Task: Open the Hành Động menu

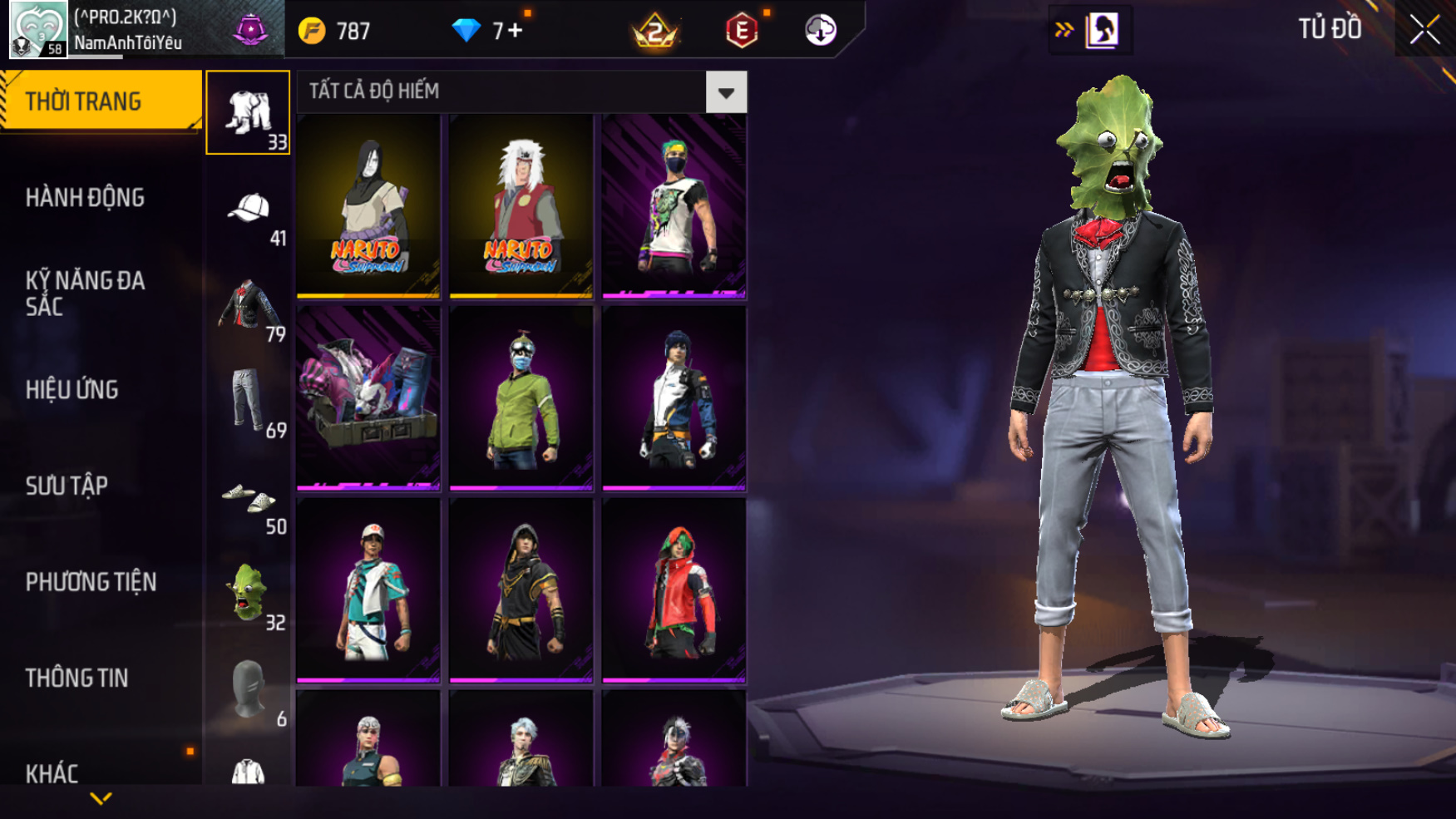Action: (x=85, y=198)
